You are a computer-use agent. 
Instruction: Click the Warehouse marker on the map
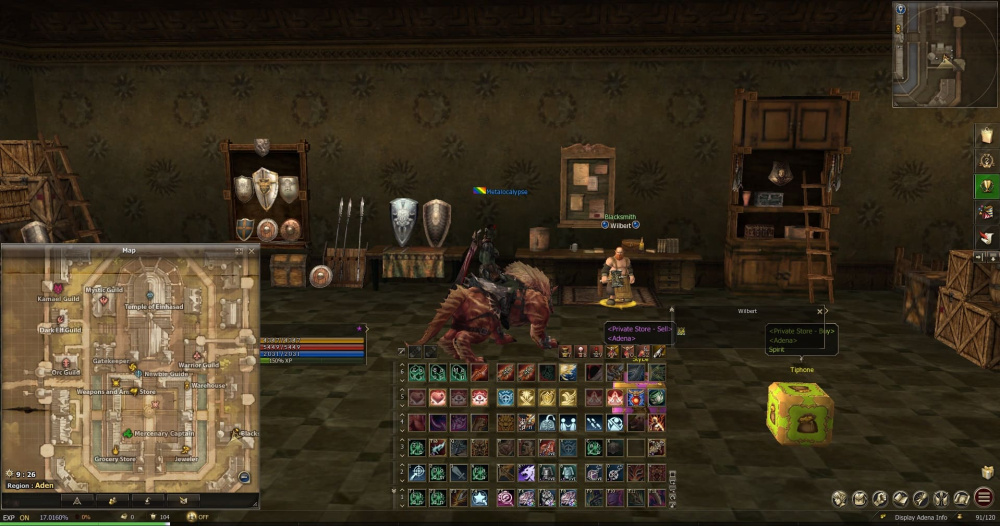[x=187, y=384]
